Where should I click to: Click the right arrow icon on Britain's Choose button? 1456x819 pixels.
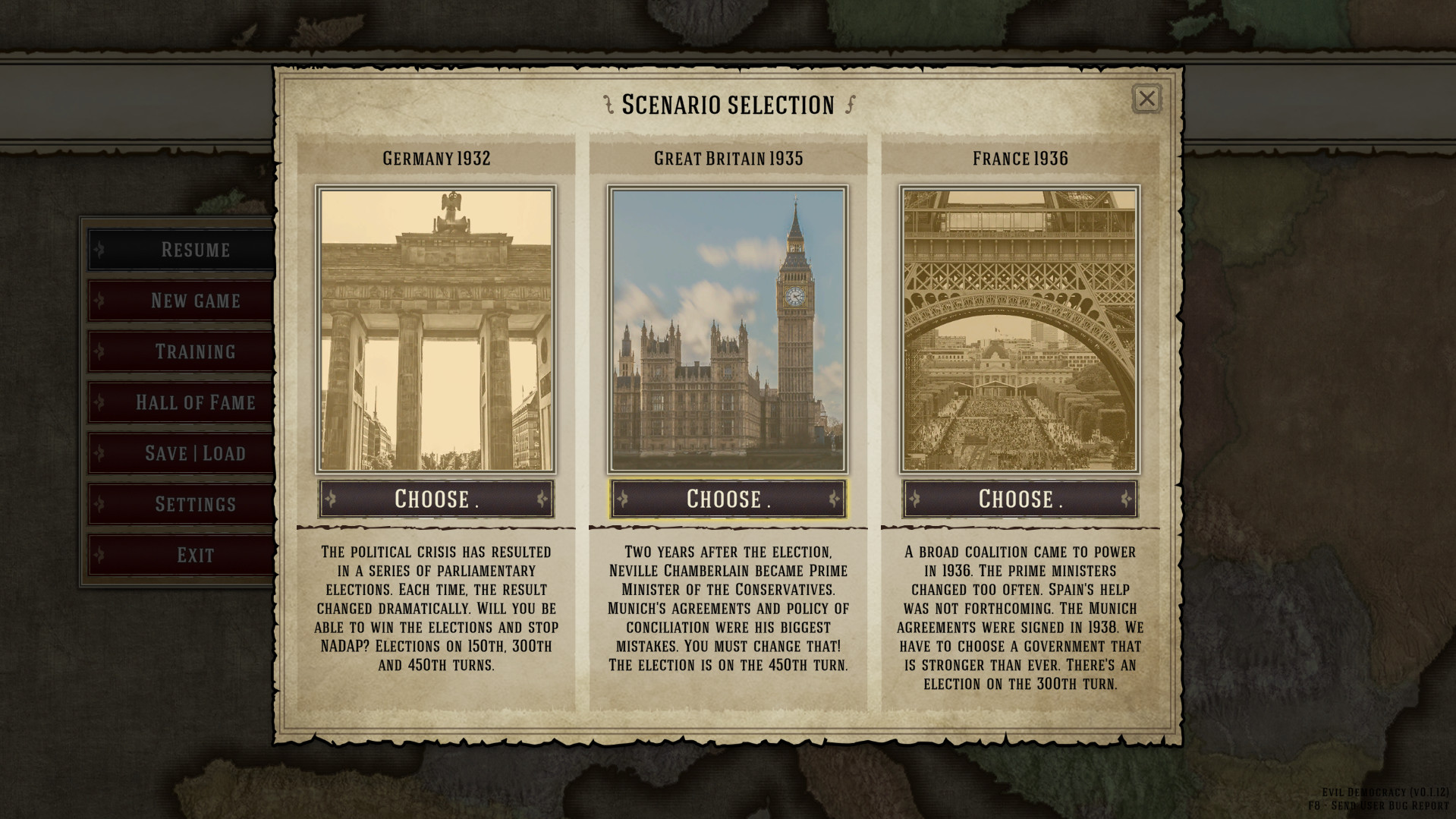833,499
